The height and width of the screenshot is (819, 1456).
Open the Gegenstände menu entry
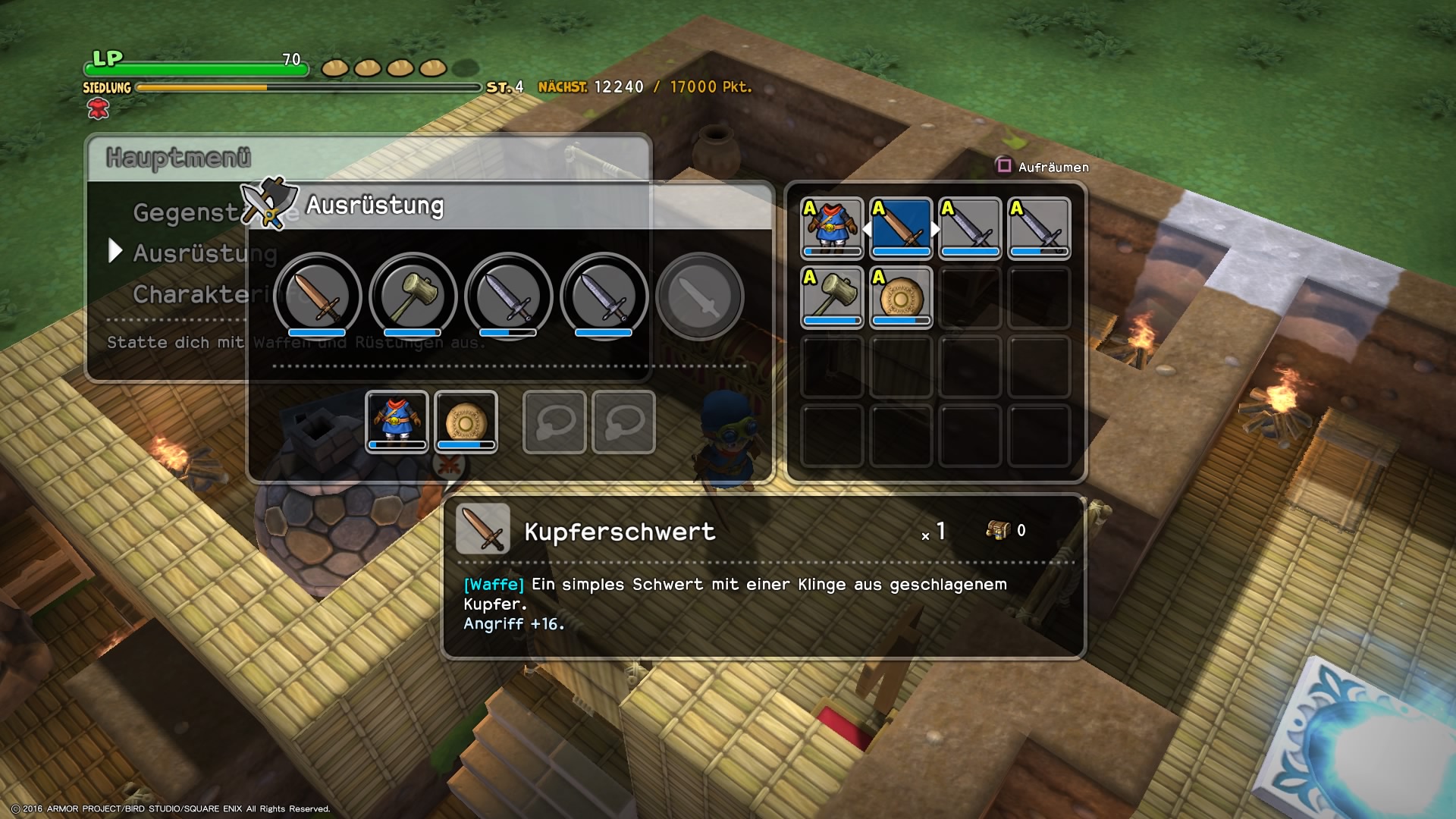coord(186,213)
